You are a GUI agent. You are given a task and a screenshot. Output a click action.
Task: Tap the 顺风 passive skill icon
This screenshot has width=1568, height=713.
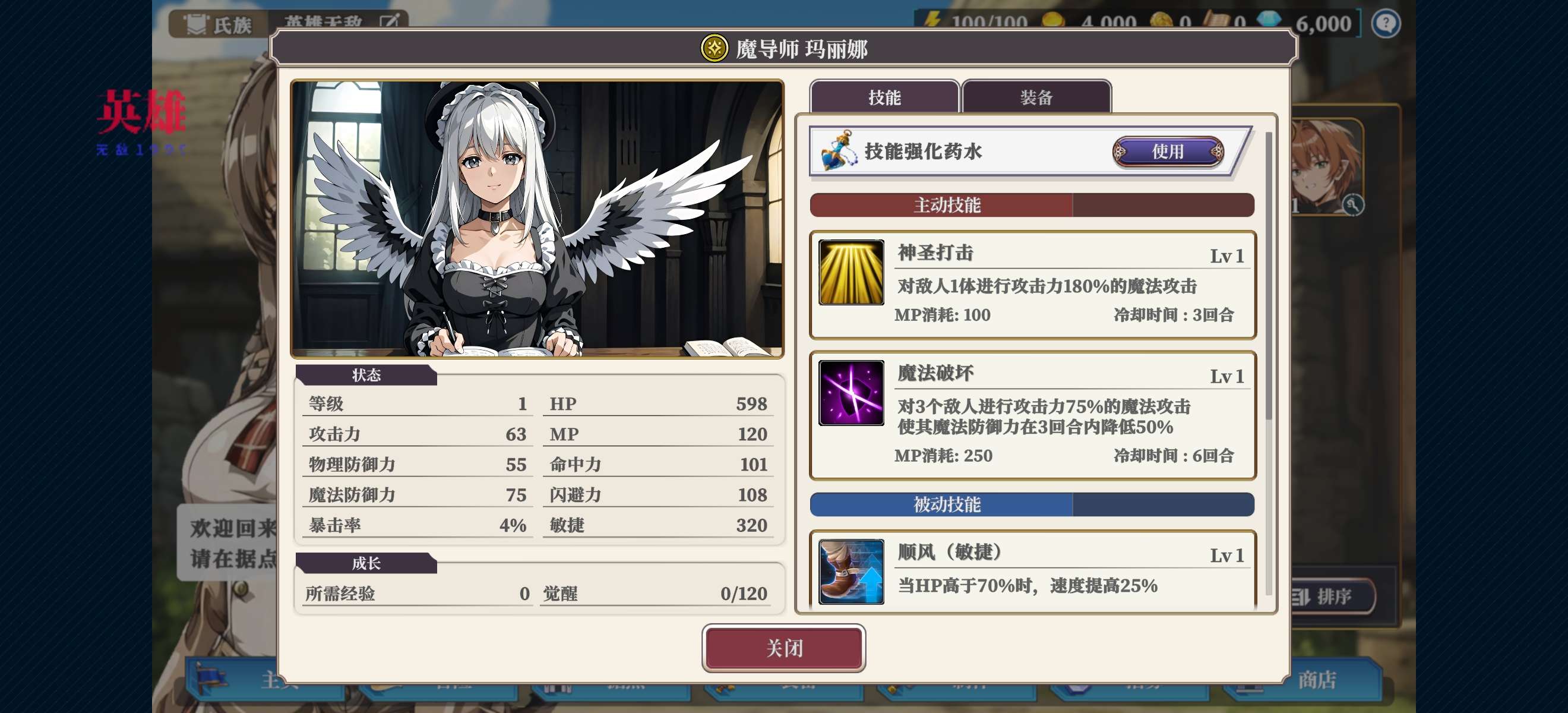851,571
